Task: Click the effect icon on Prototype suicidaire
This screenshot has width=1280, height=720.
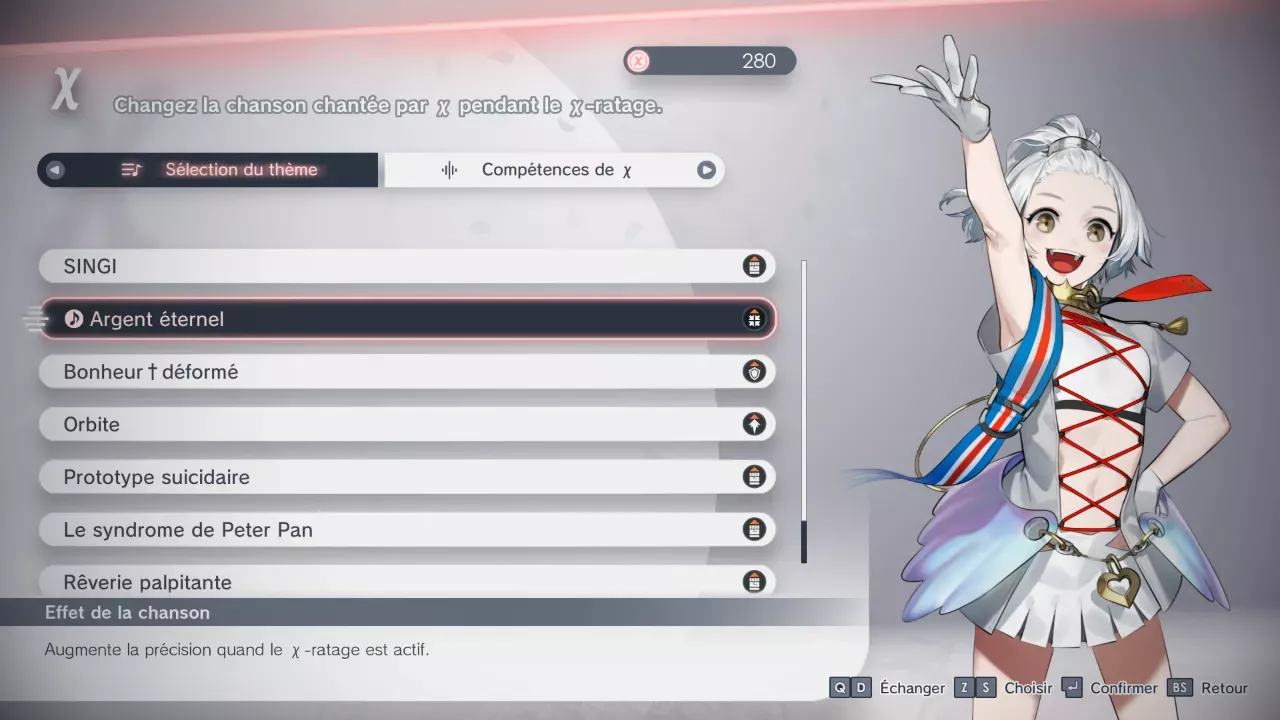Action: [755, 477]
